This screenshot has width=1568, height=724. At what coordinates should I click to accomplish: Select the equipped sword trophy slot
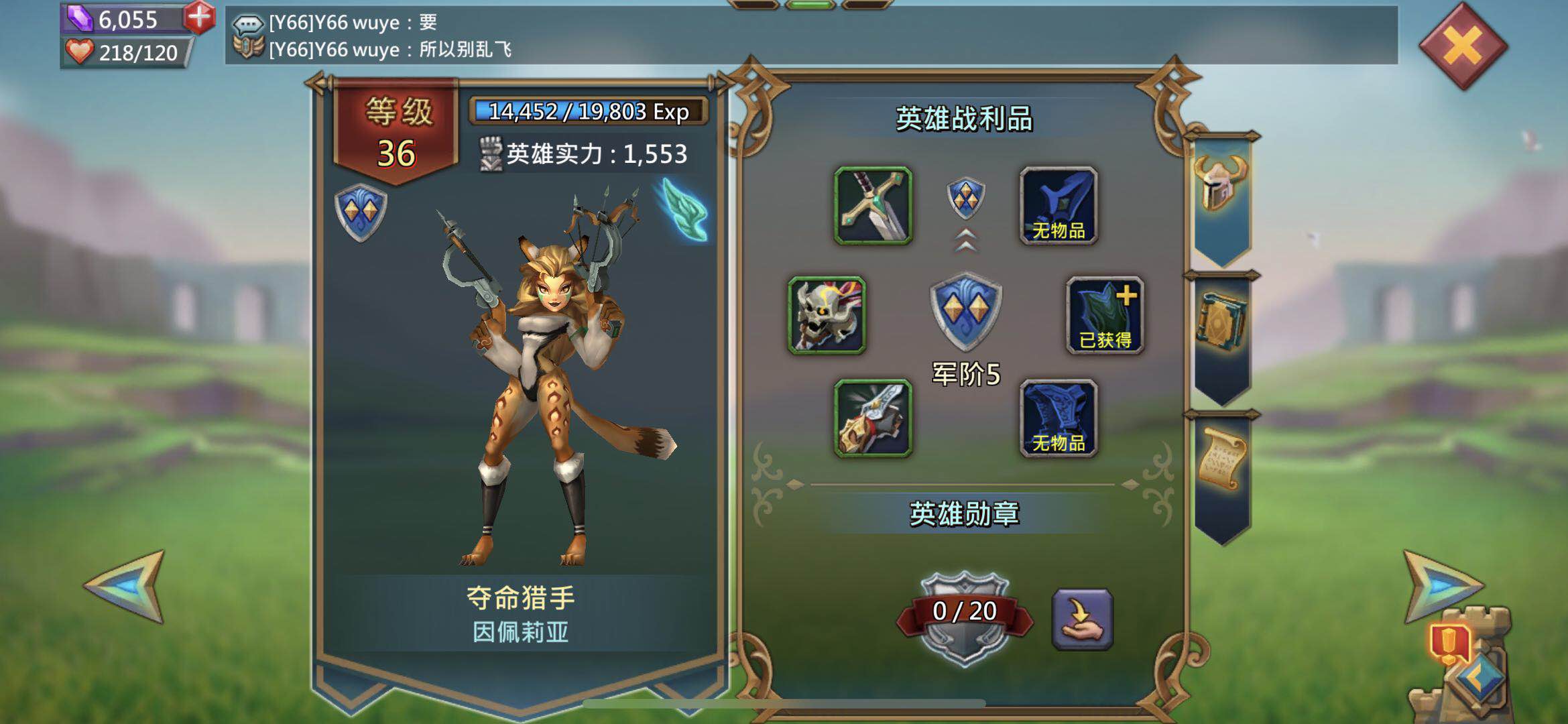873,205
